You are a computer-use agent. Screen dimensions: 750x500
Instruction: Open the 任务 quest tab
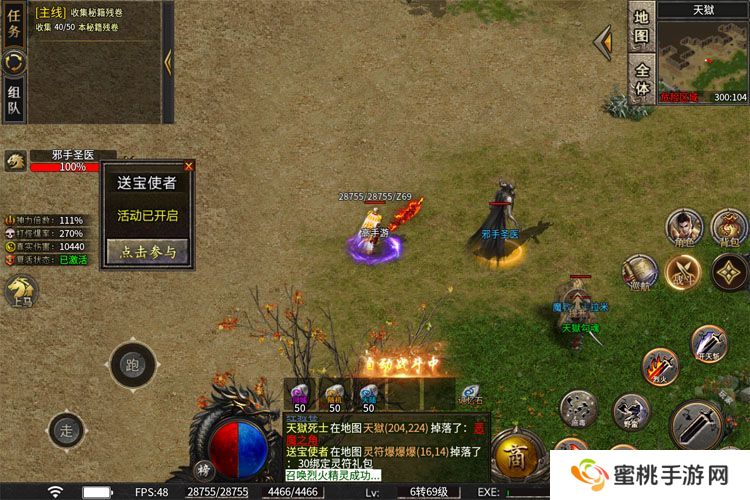[14, 24]
